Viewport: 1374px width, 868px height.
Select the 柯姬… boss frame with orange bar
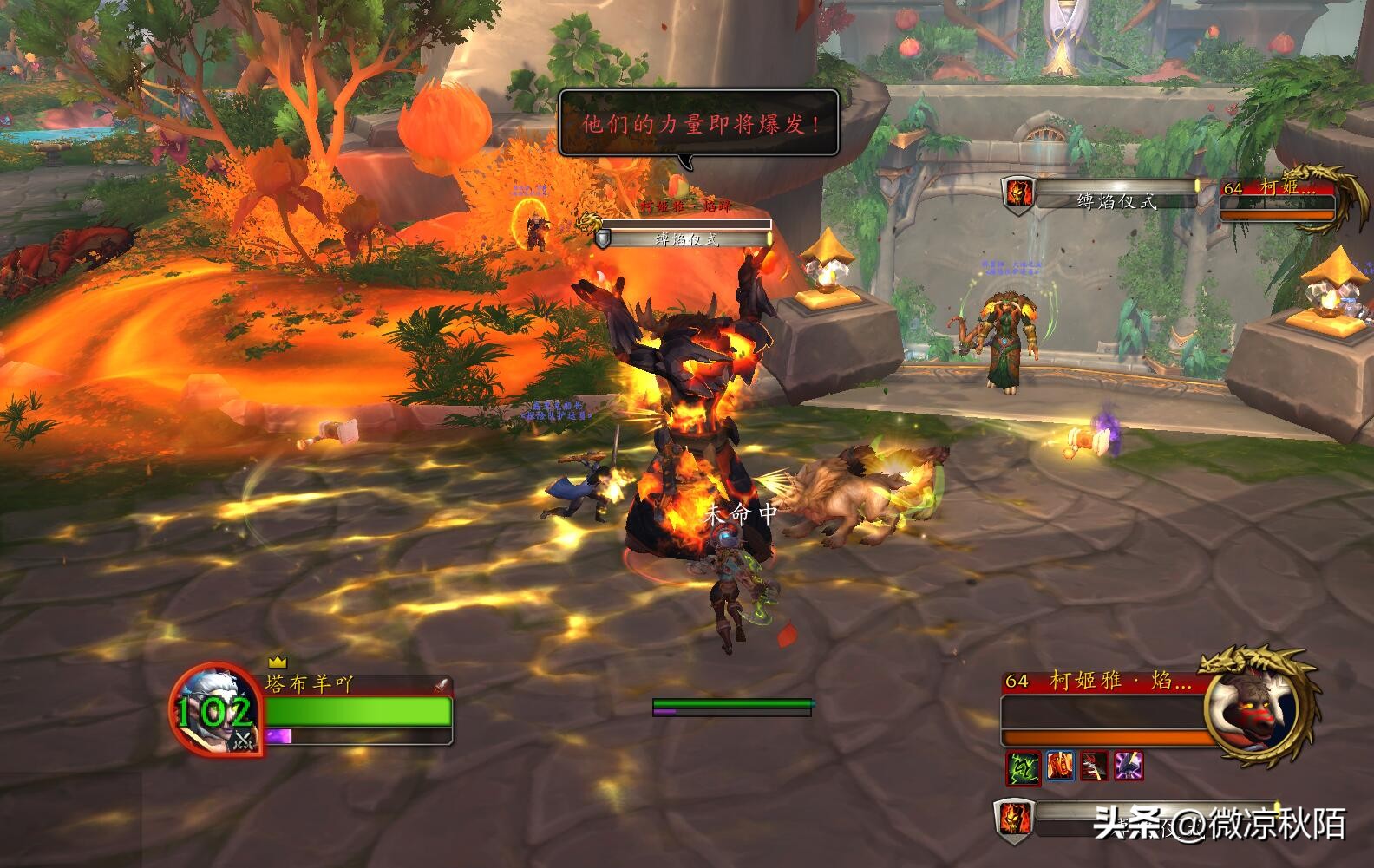click(x=1277, y=201)
